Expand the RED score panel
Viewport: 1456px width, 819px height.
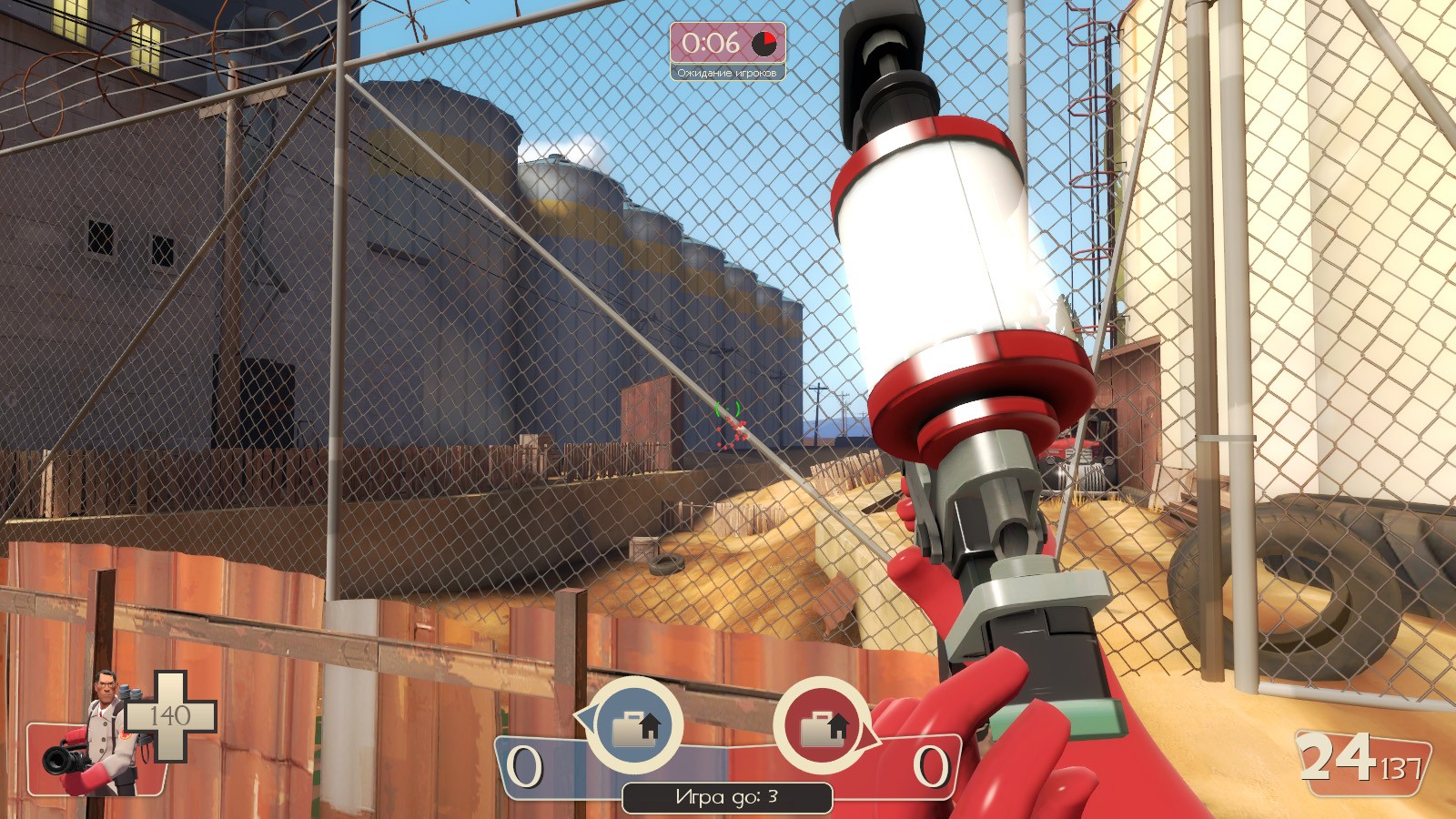point(901,767)
